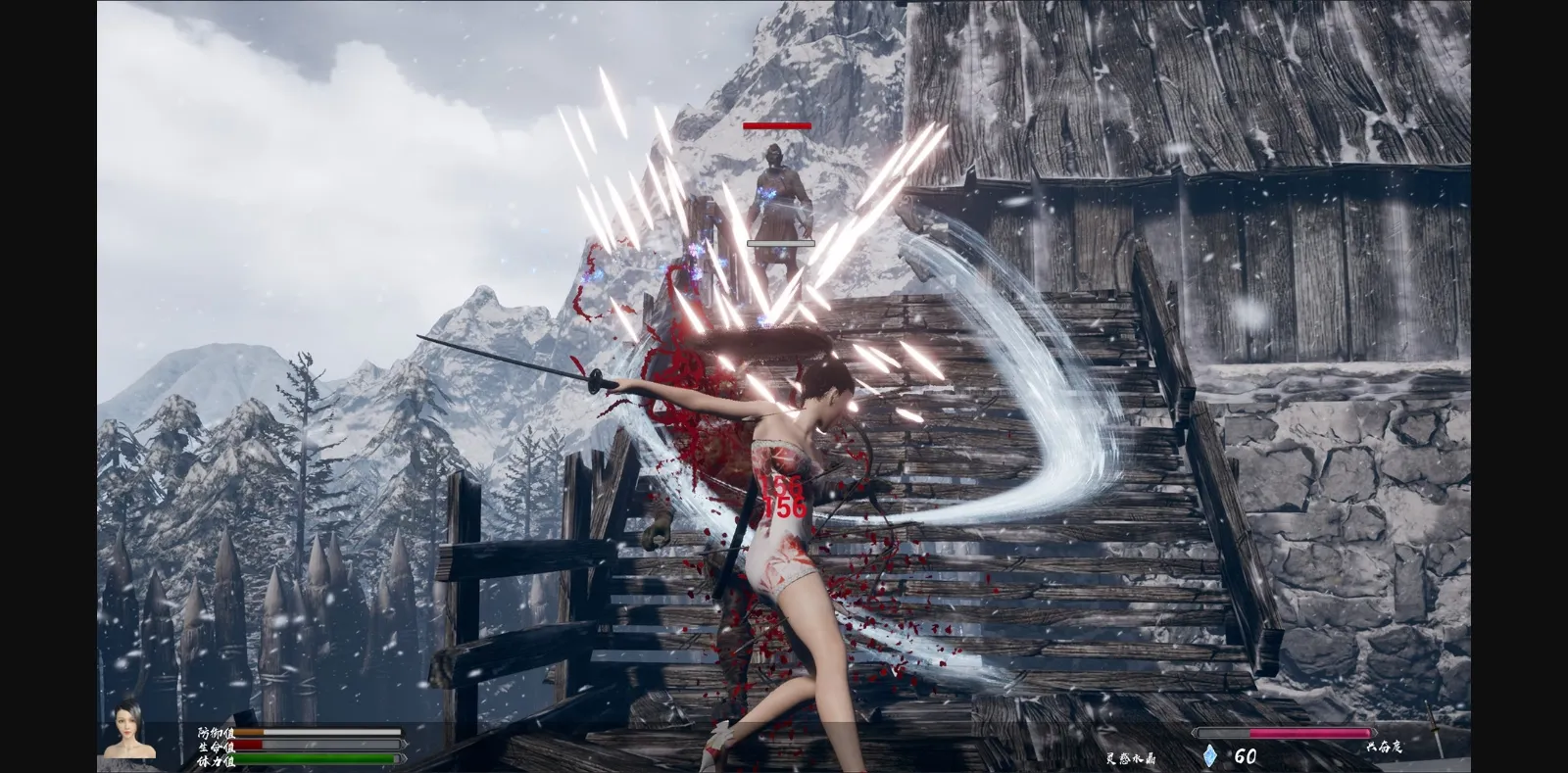This screenshot has width=1568, height=773.
Task: Click the crystal count number 60
Action: coord(1245,754)
